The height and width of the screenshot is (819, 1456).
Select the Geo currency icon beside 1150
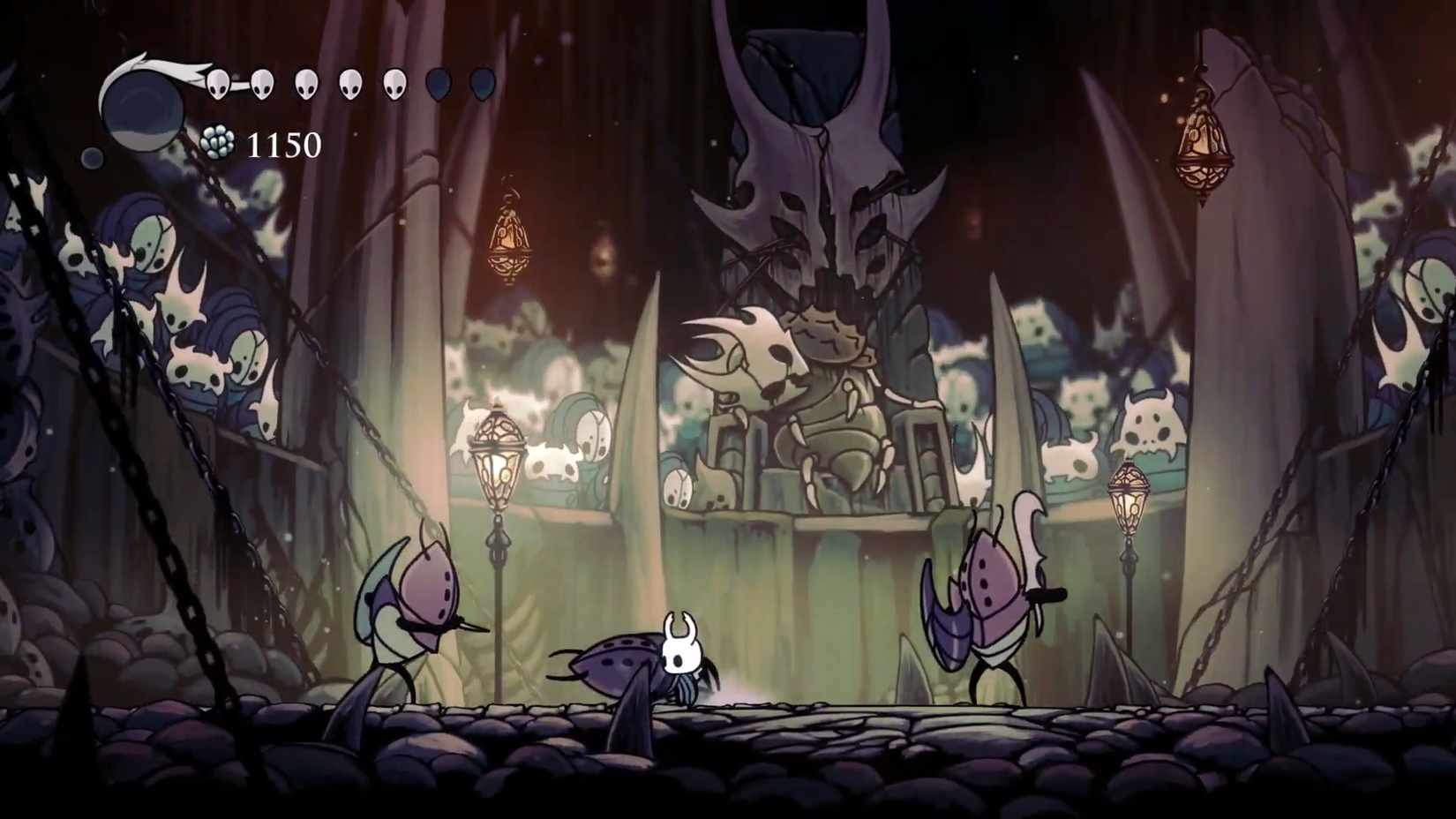pyautogui.click(x=218, y=141)
